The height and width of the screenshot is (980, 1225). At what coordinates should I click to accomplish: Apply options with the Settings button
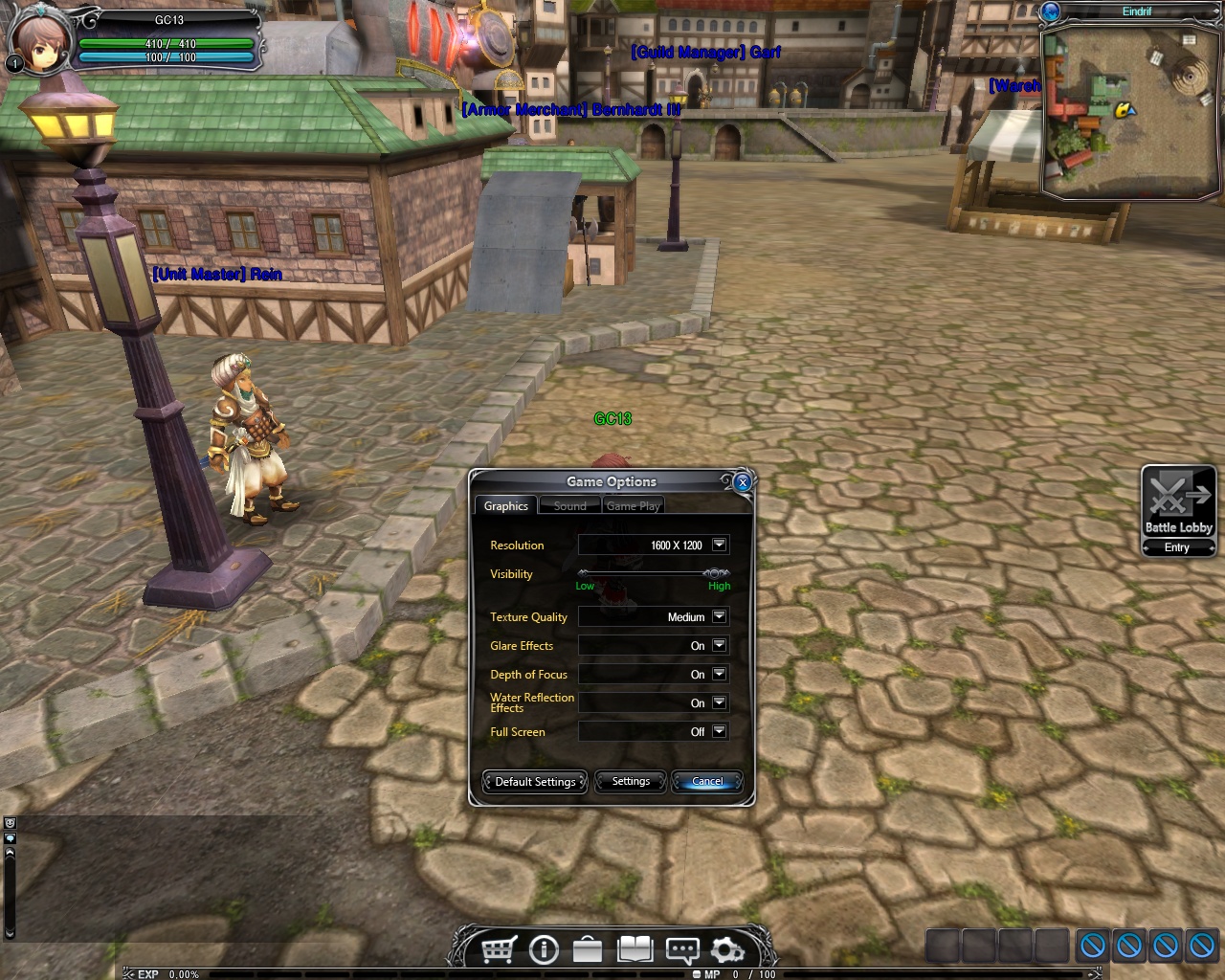pyautogui.click(x=631, y=781)
